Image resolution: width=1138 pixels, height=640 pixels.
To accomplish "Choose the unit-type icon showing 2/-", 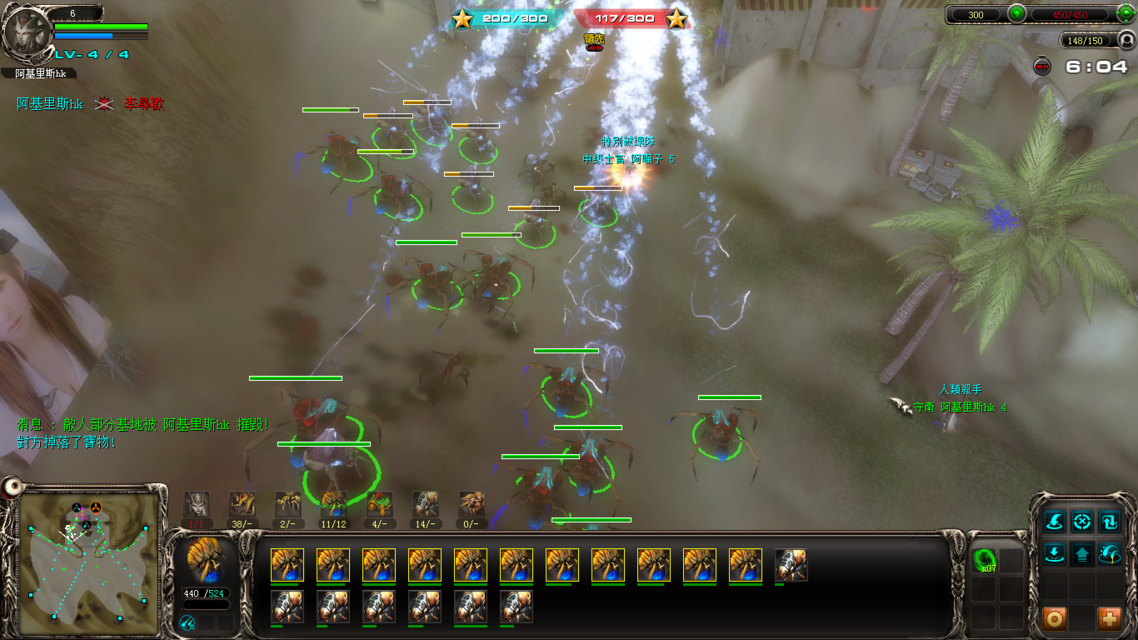I will pos(288,503).
